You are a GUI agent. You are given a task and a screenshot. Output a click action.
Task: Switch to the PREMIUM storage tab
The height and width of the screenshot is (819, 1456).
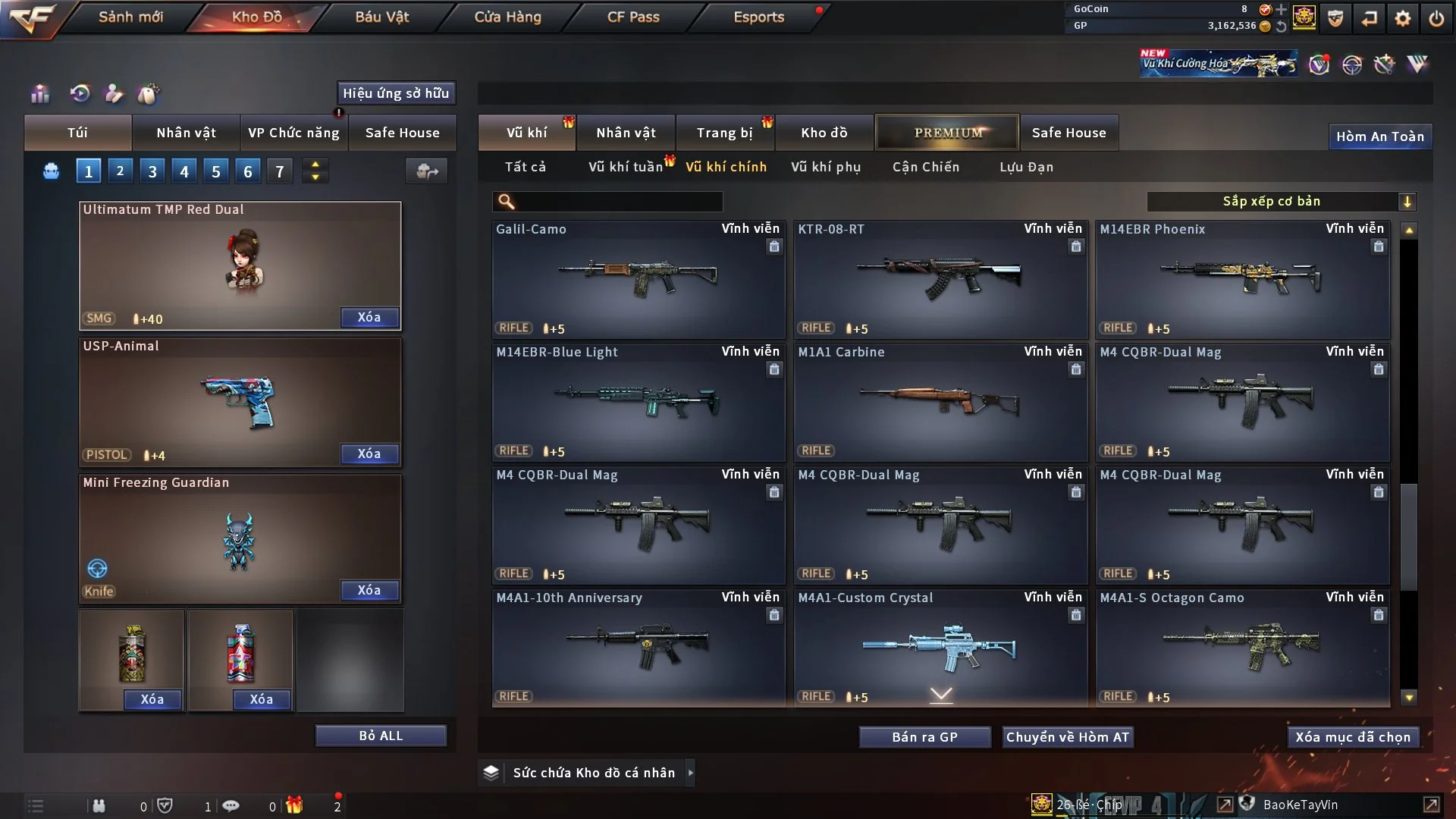click(947, 133)
